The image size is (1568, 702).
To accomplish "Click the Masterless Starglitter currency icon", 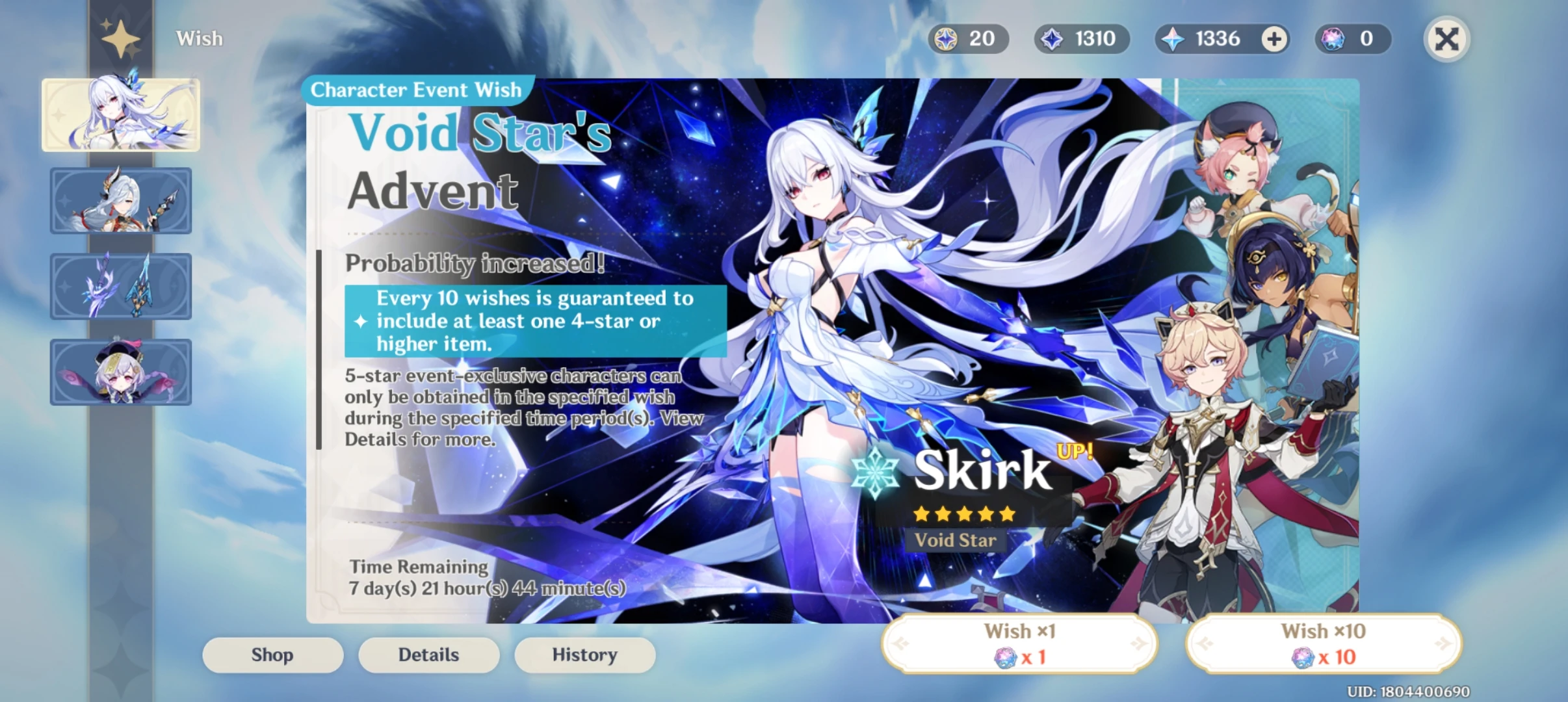I will click(x=947, y=39).
